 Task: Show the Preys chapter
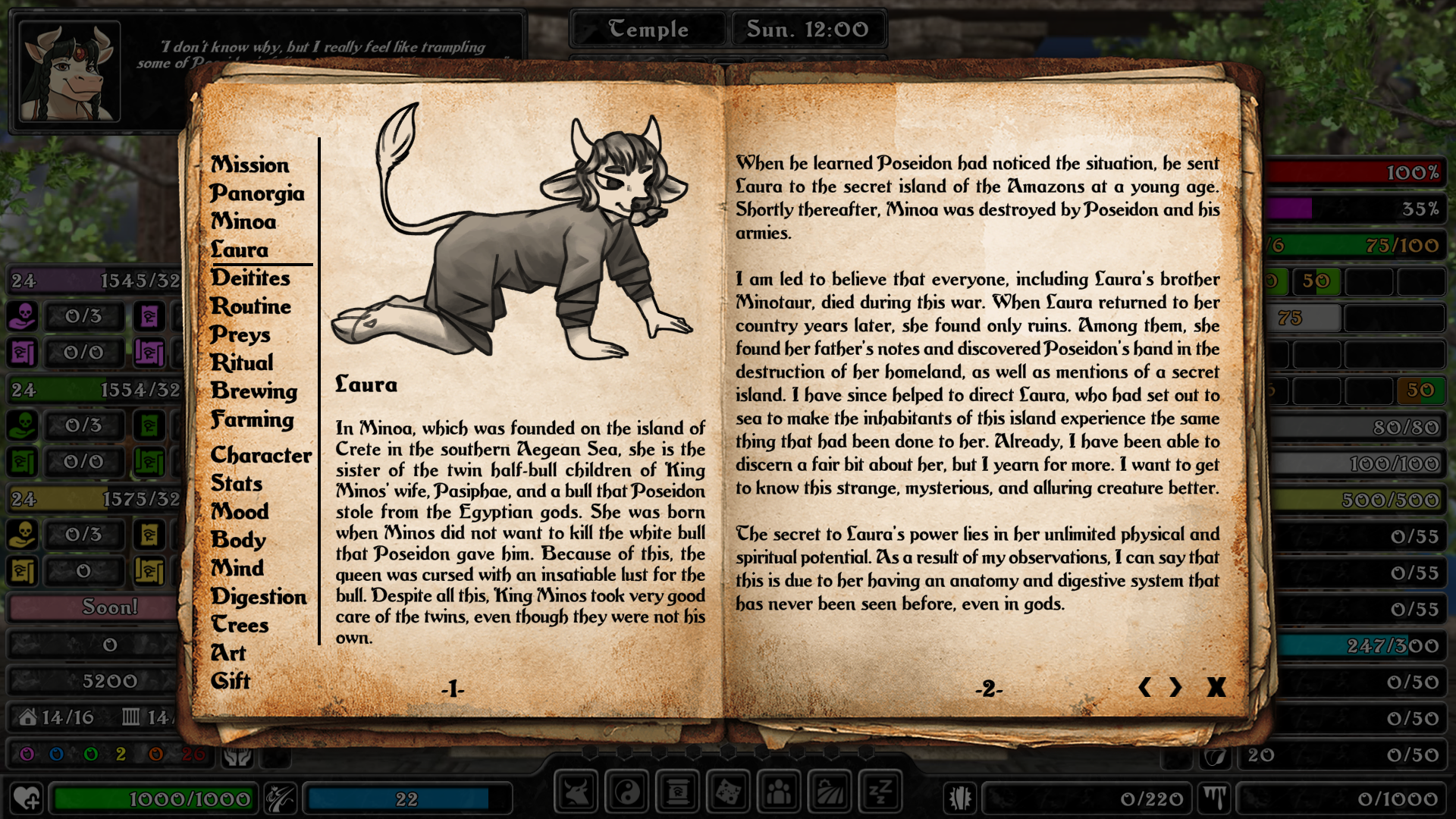[240, 334]
